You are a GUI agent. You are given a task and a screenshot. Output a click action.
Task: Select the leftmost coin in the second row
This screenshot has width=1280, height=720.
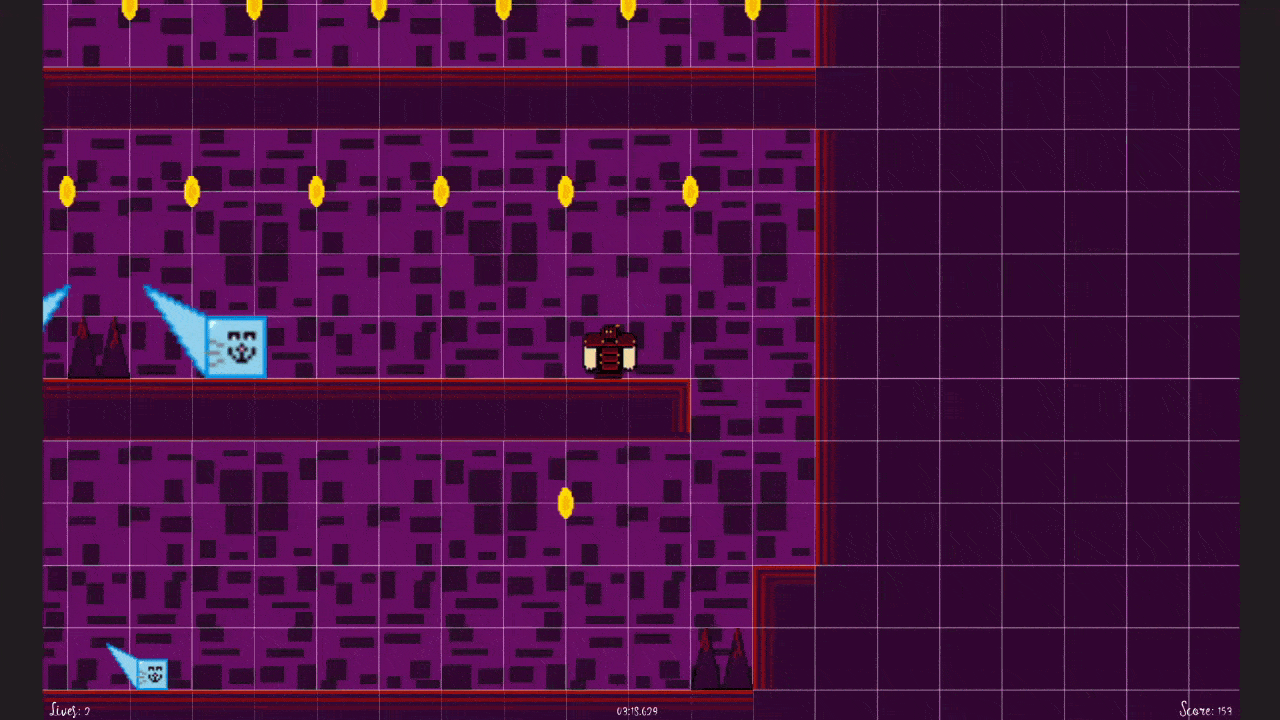click(68, 191)
